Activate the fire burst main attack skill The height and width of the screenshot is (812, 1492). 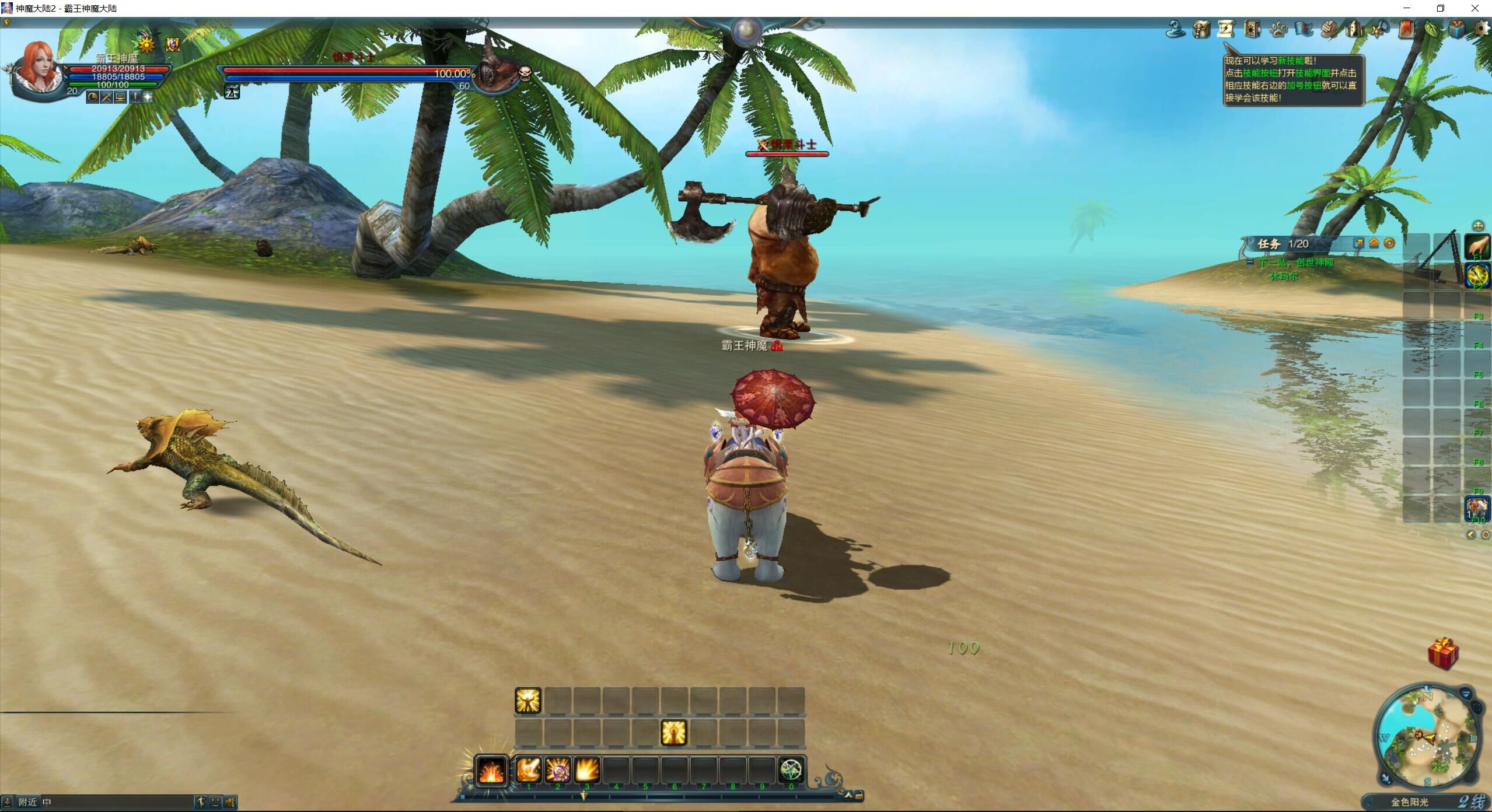[x=491, y=771]
